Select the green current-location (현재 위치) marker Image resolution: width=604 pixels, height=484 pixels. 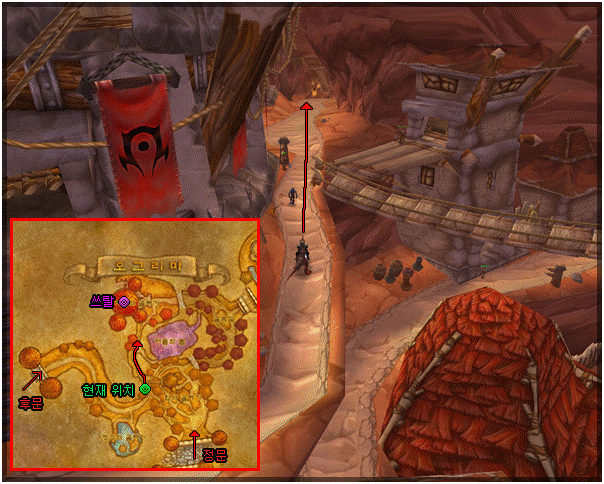(x=145, y=388)
